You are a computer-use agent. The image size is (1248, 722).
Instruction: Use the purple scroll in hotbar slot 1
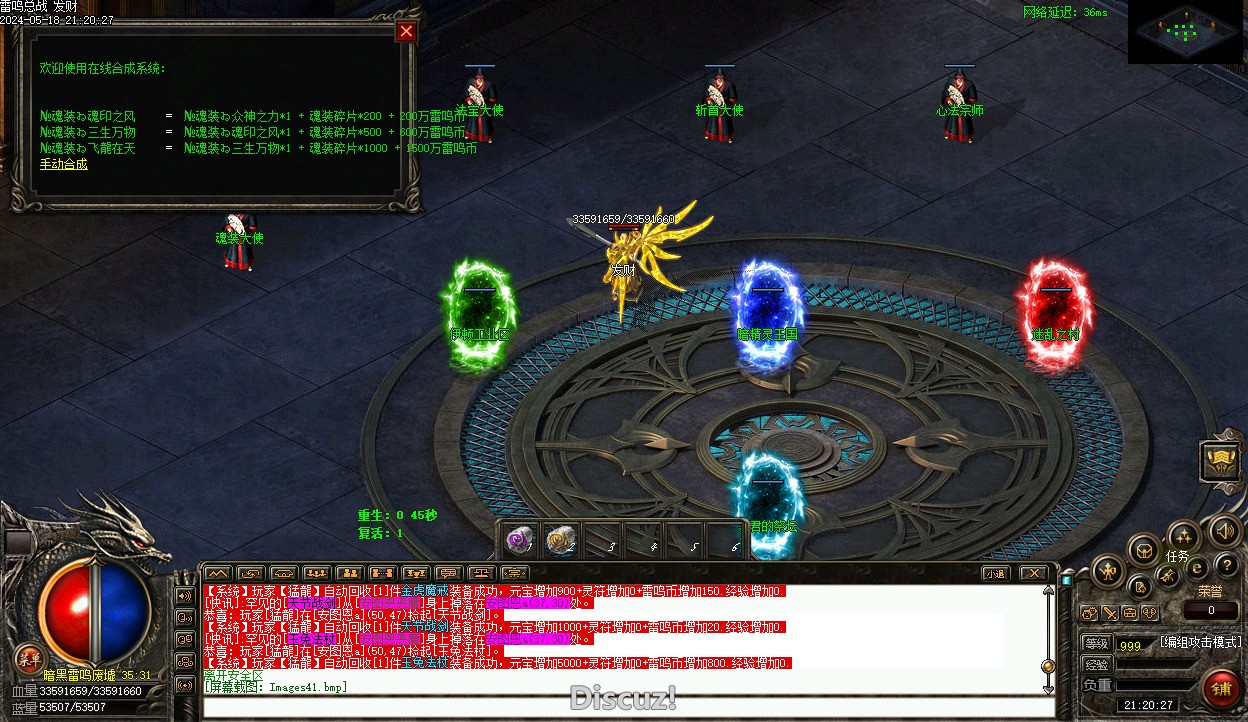[x=519, y=540]
